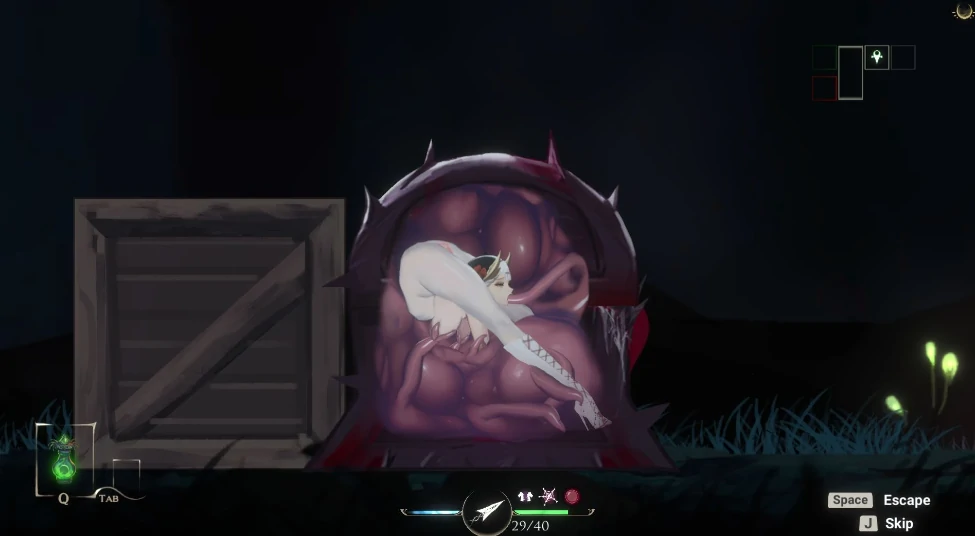This screenshot has width=975, height=536.
Task: Select the empty slot beside the potion
Action: coord(126,475)
